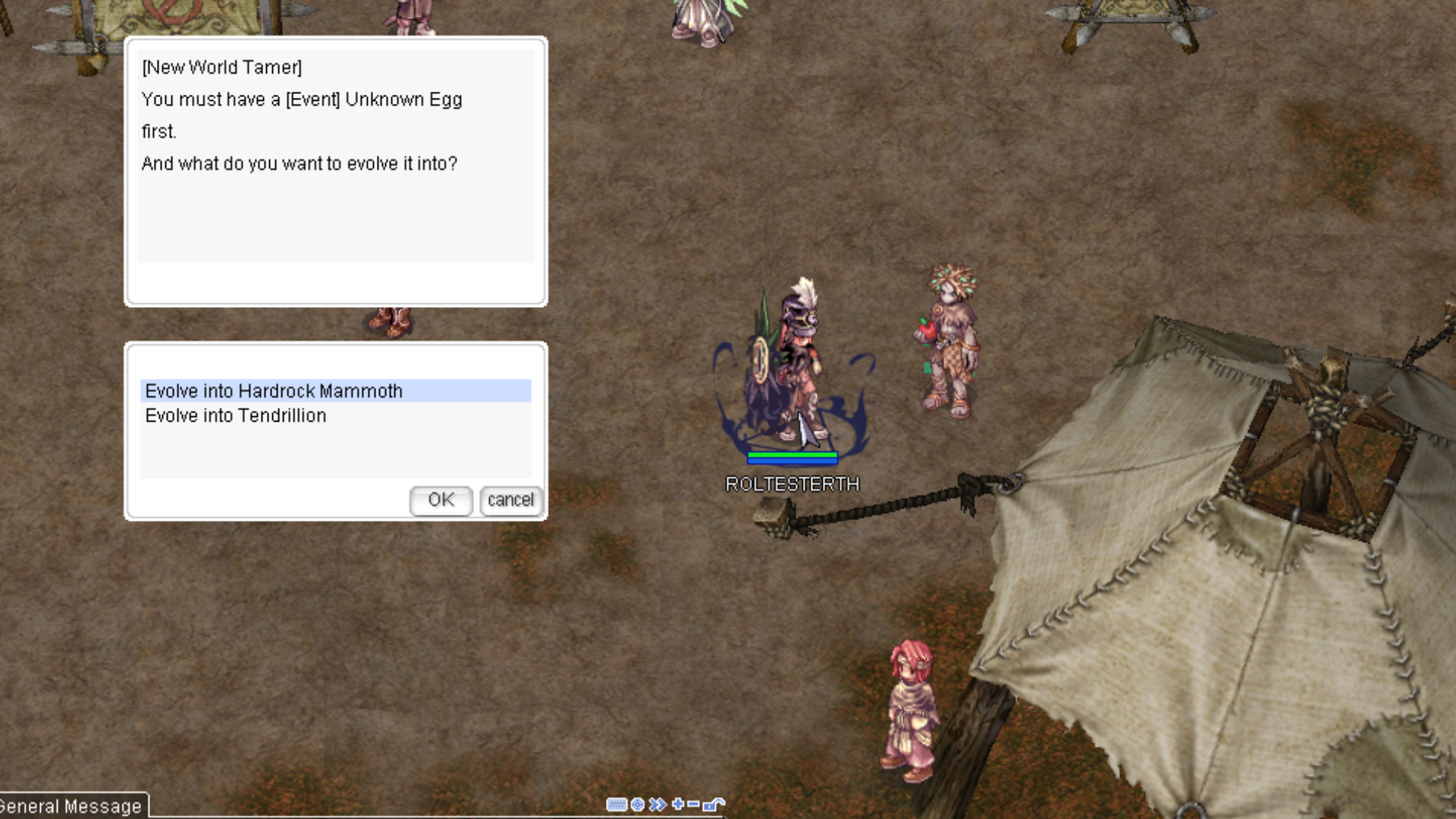Remove a chat tab with minus icon
This screenshot has width=1456, height=819.
693,804
